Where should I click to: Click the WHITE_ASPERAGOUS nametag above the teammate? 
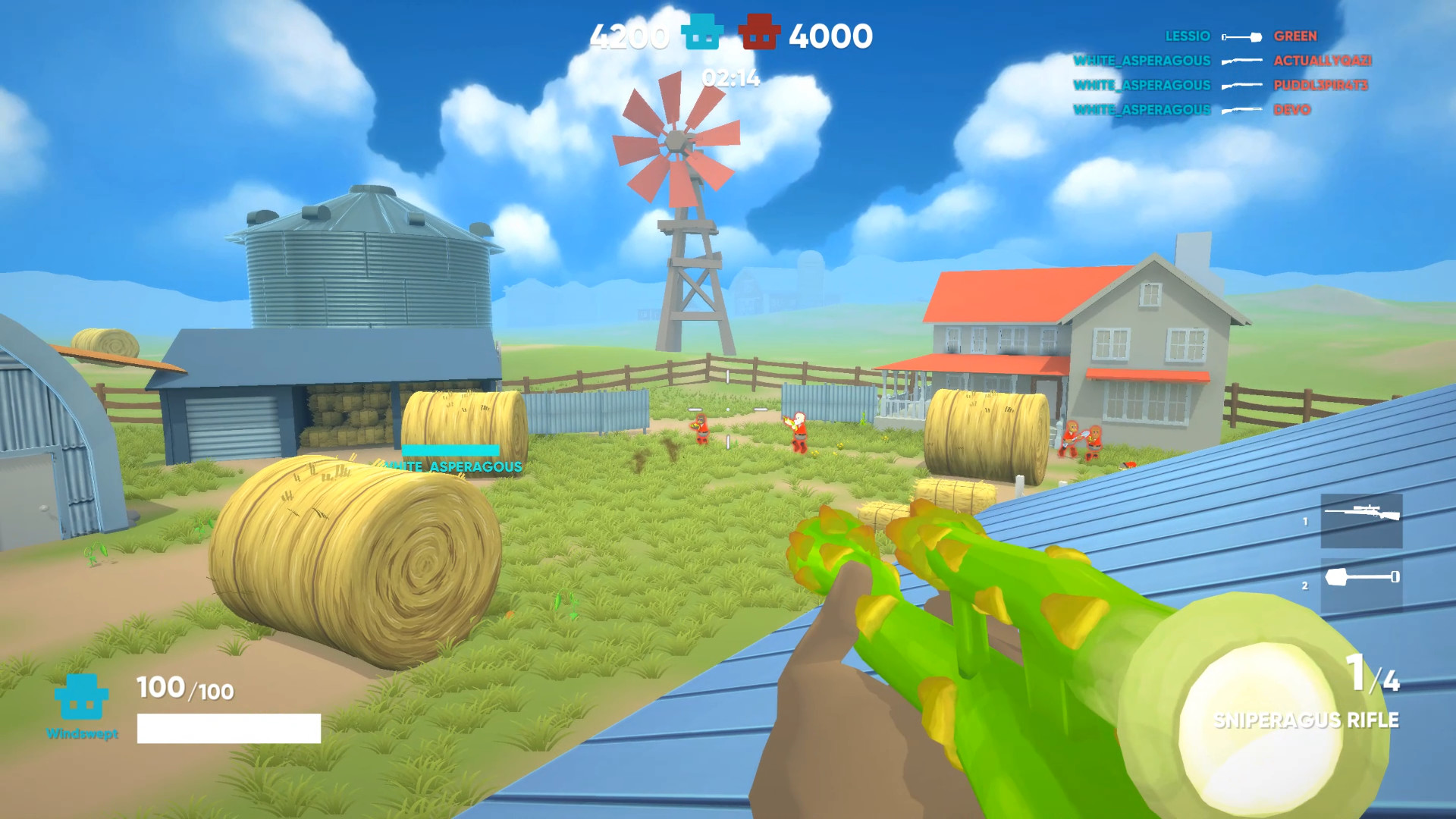pyautogui.click(x=453, y=467)
